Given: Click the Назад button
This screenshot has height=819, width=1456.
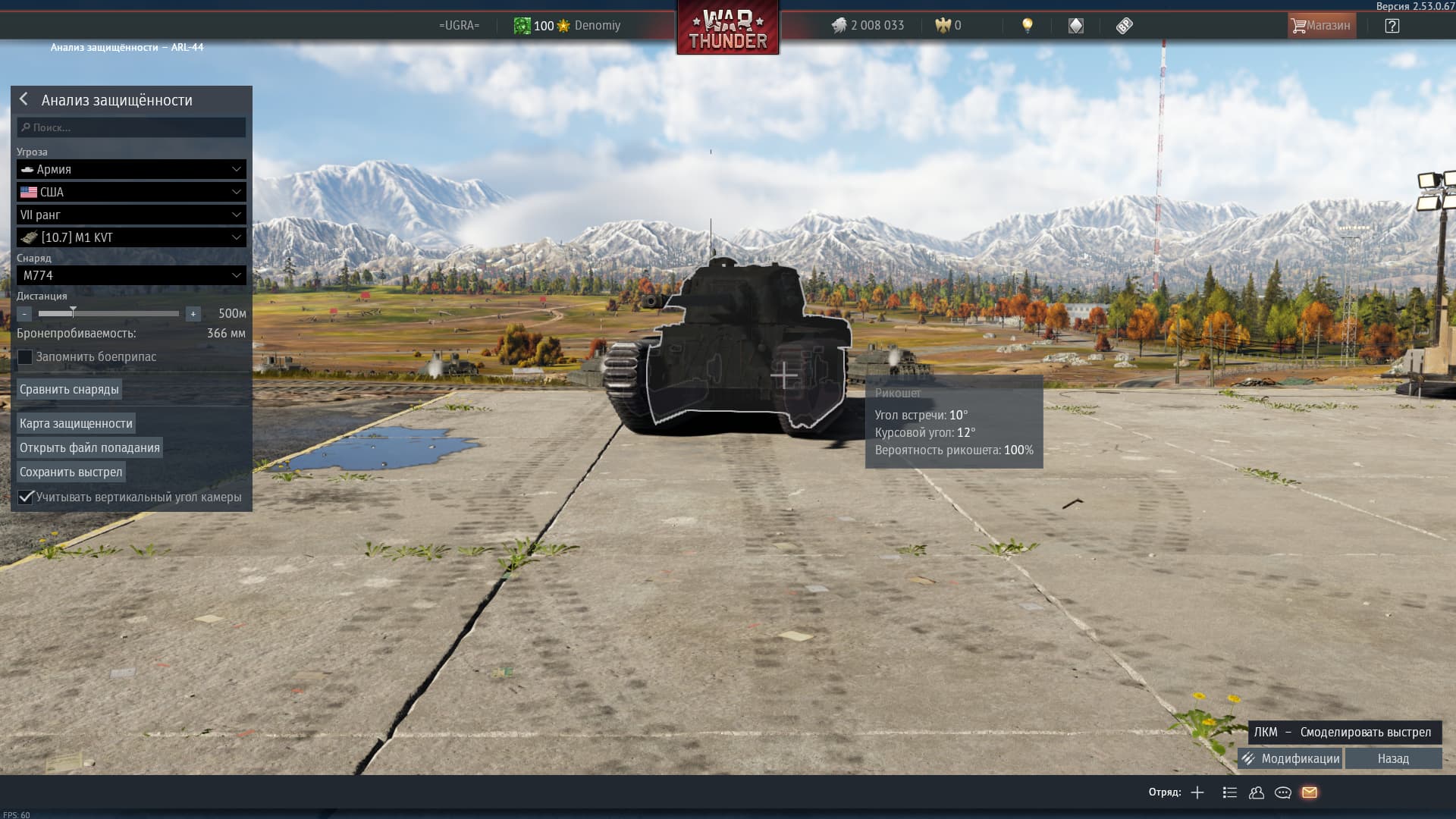Looking at the screenshot, I should [1393, 758].
